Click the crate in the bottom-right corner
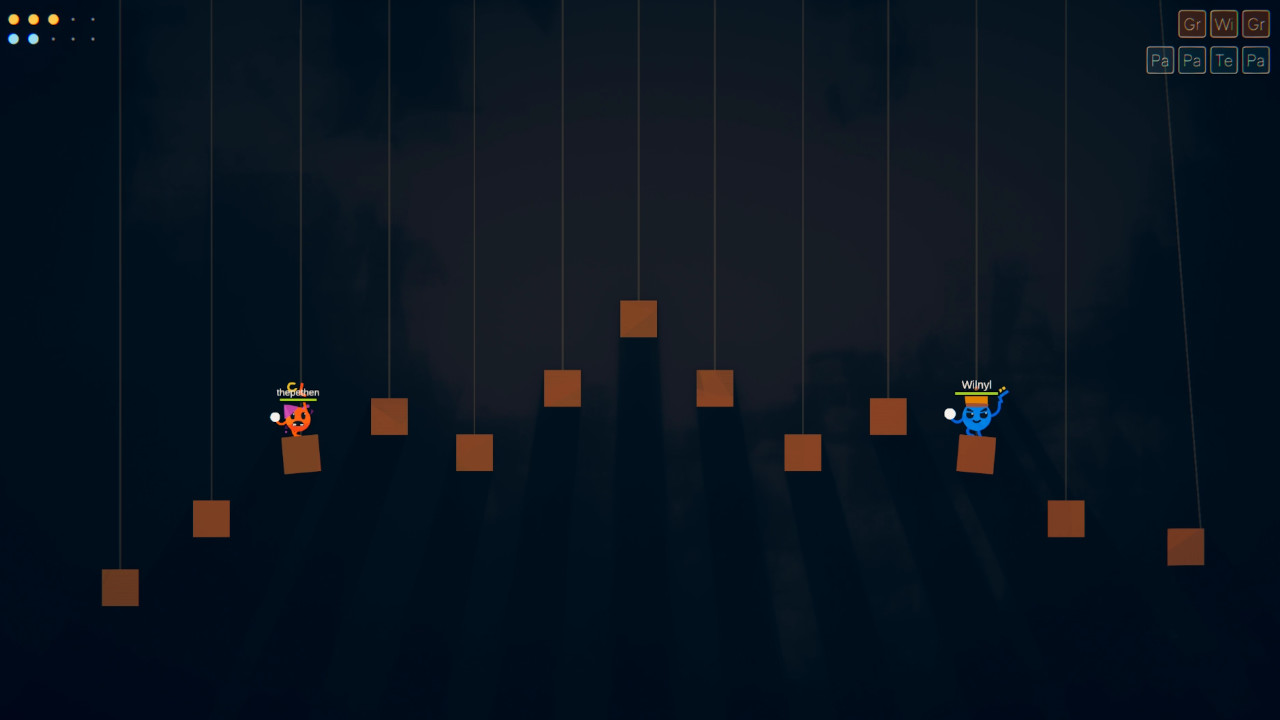Image resolution: width=1280 pixels, height=720 pixels. pyautogui.click(x=1184, y=547)
